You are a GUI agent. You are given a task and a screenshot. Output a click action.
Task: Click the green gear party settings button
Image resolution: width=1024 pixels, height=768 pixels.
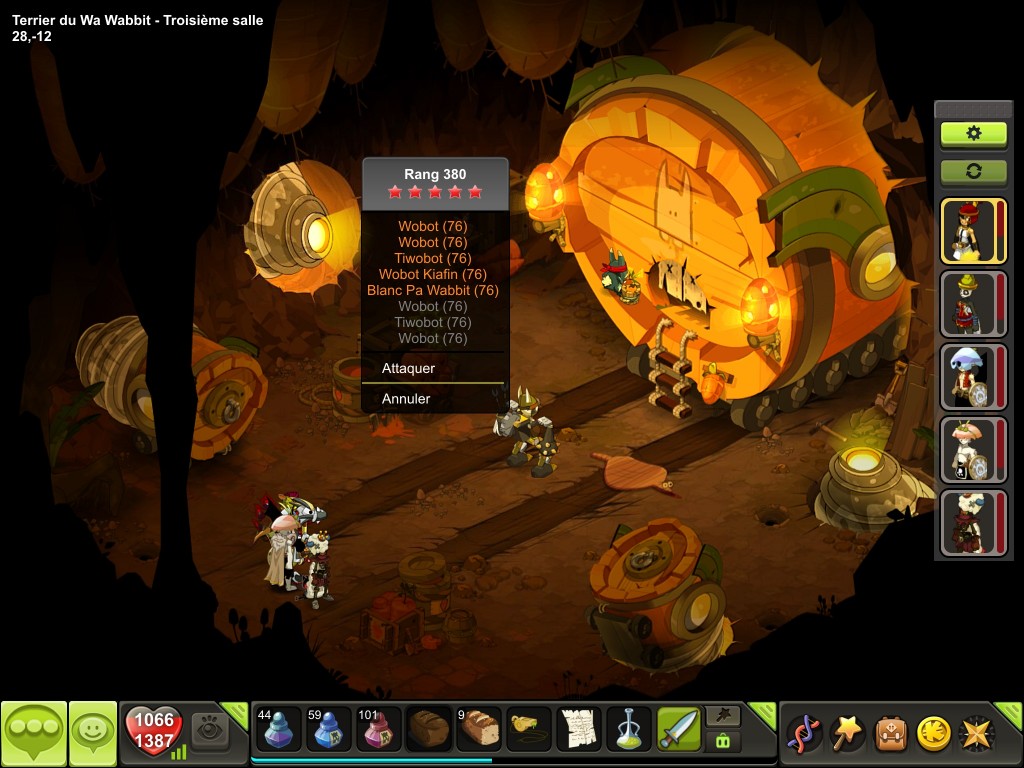point(973,133)
